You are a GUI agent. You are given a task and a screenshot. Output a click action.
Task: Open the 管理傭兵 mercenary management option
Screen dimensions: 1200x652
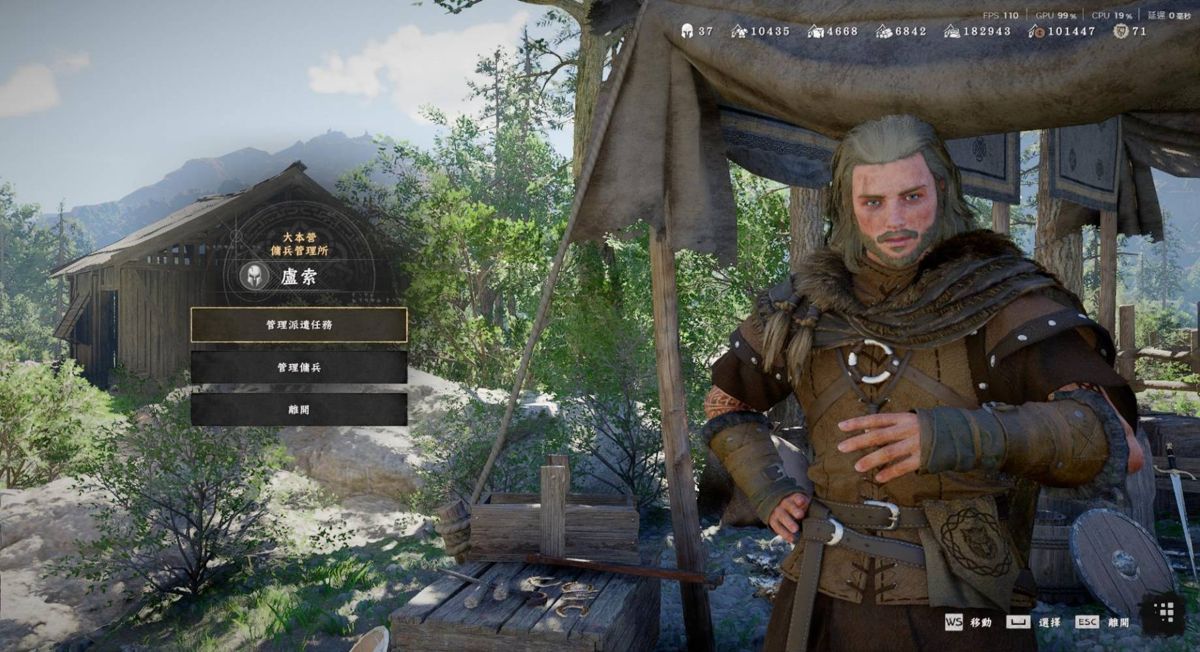[299, 367]
